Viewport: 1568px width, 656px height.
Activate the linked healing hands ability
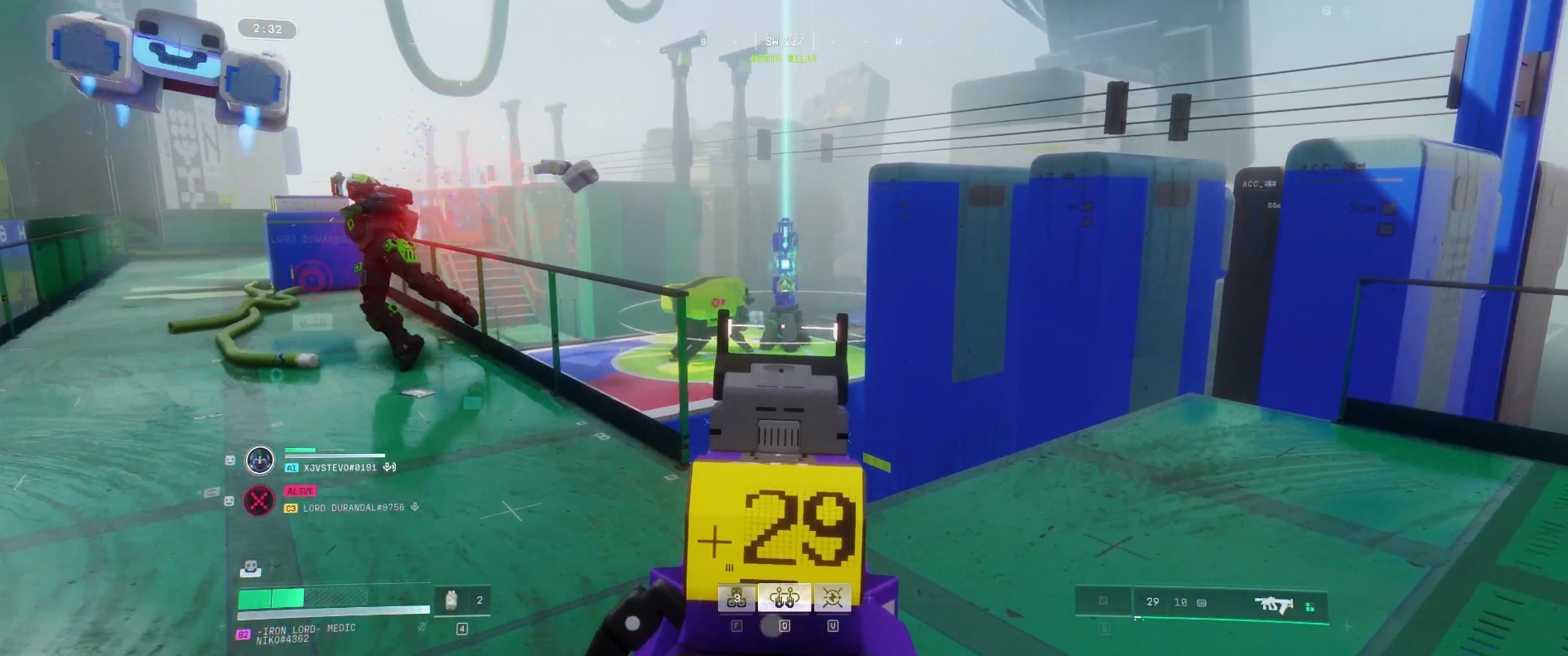(x=784, y=598)
